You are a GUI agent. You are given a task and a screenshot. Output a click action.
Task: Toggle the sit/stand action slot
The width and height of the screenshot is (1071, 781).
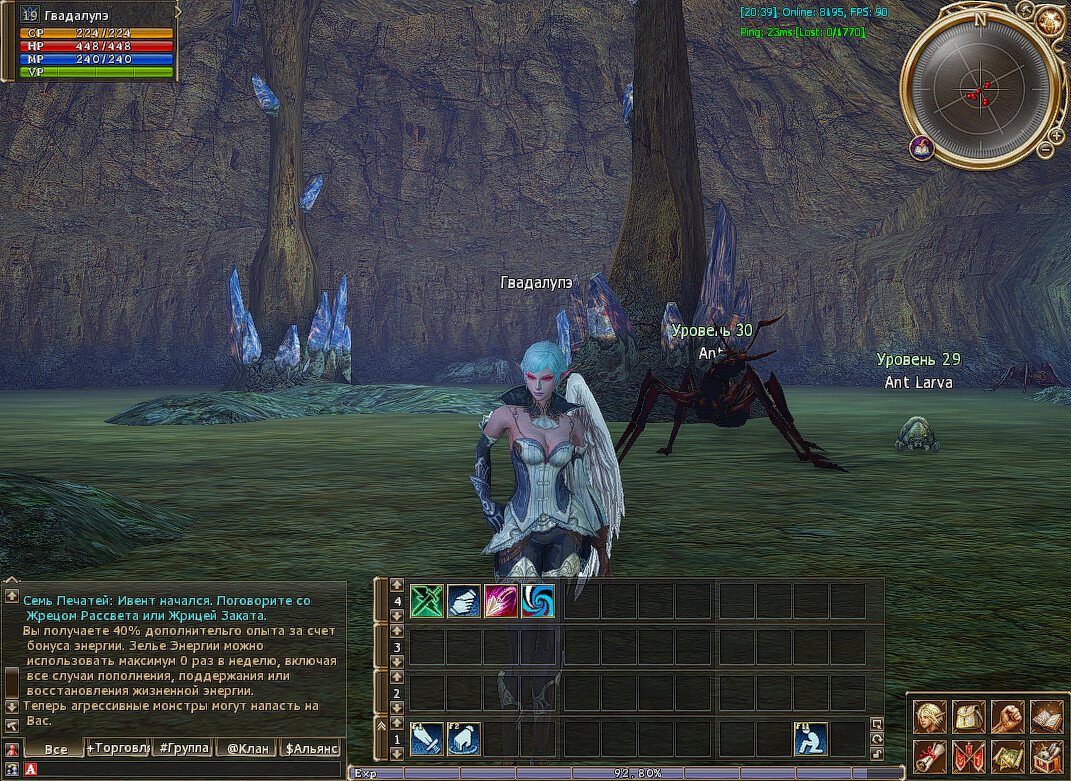click(x=811, y=739)
